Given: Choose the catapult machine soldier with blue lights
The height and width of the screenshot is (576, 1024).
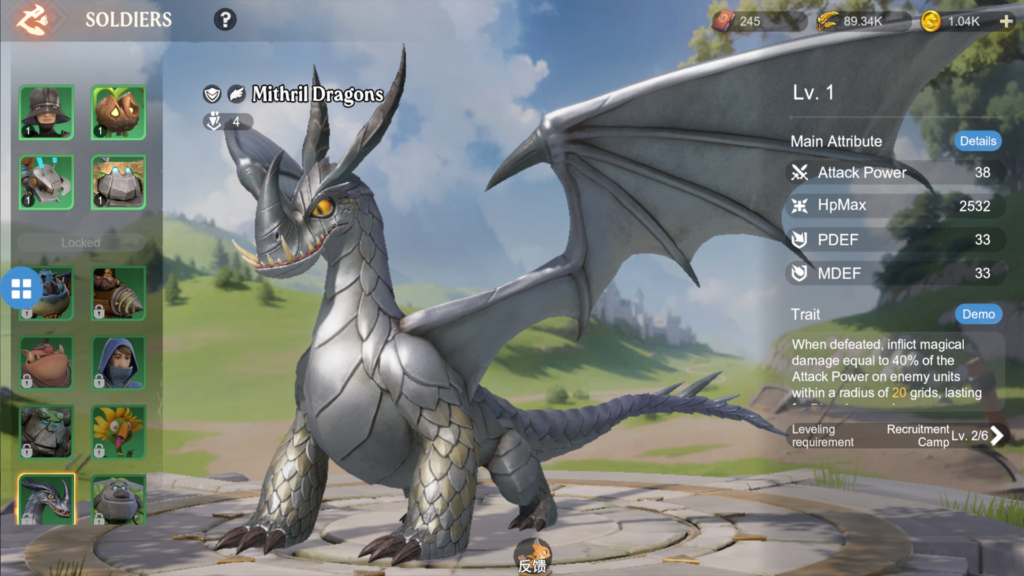Looking at the screenshot, I should click(x=46, y=182).
